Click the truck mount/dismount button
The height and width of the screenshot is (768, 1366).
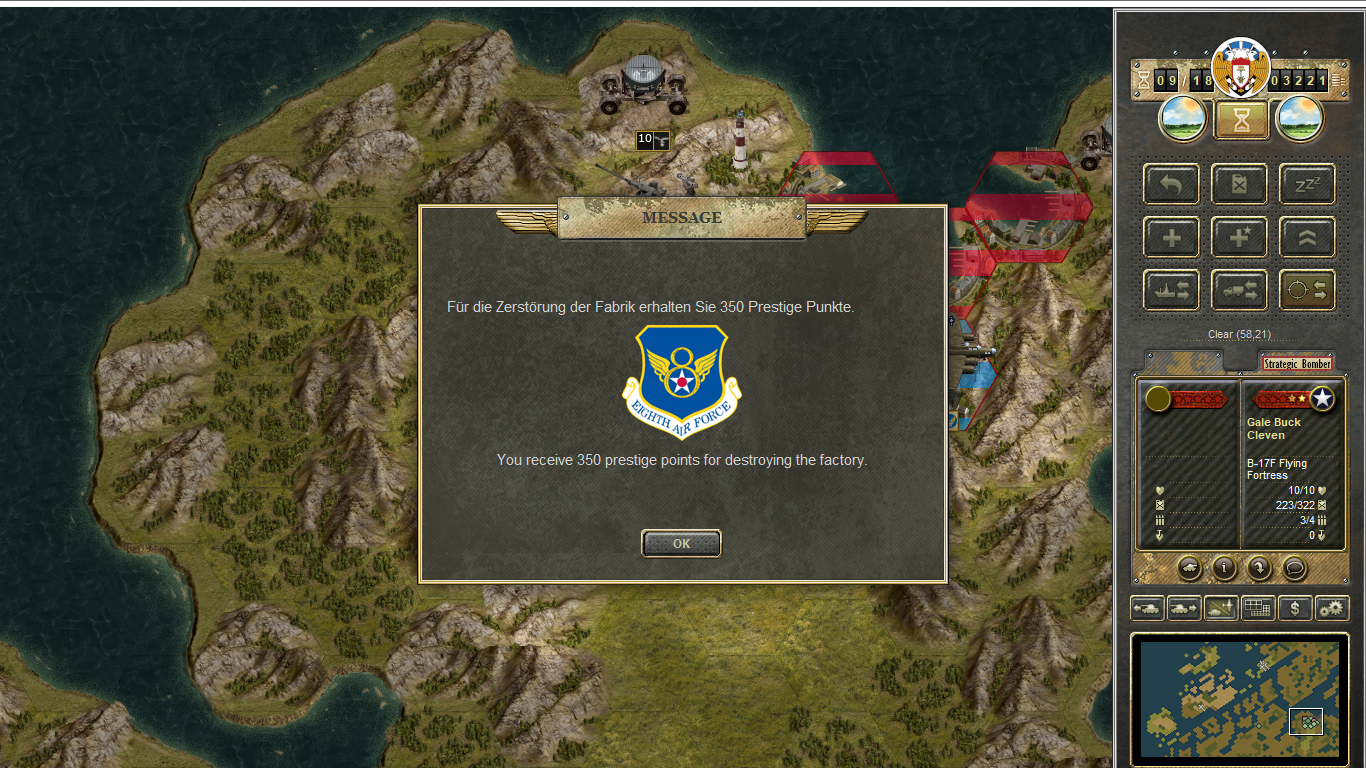tap(1239, 290)
